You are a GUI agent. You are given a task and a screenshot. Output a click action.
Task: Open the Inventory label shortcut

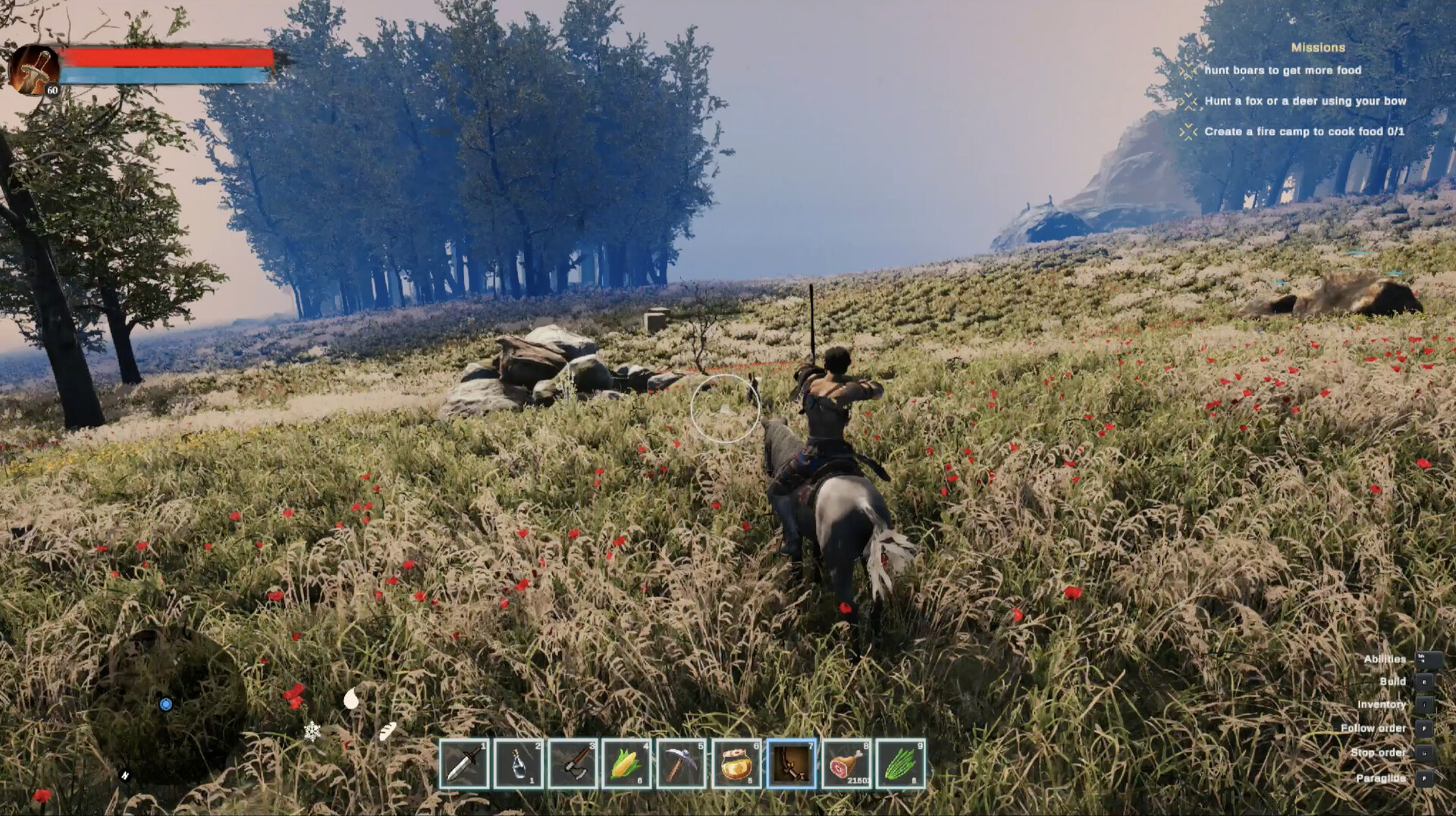coord(1381,705)
